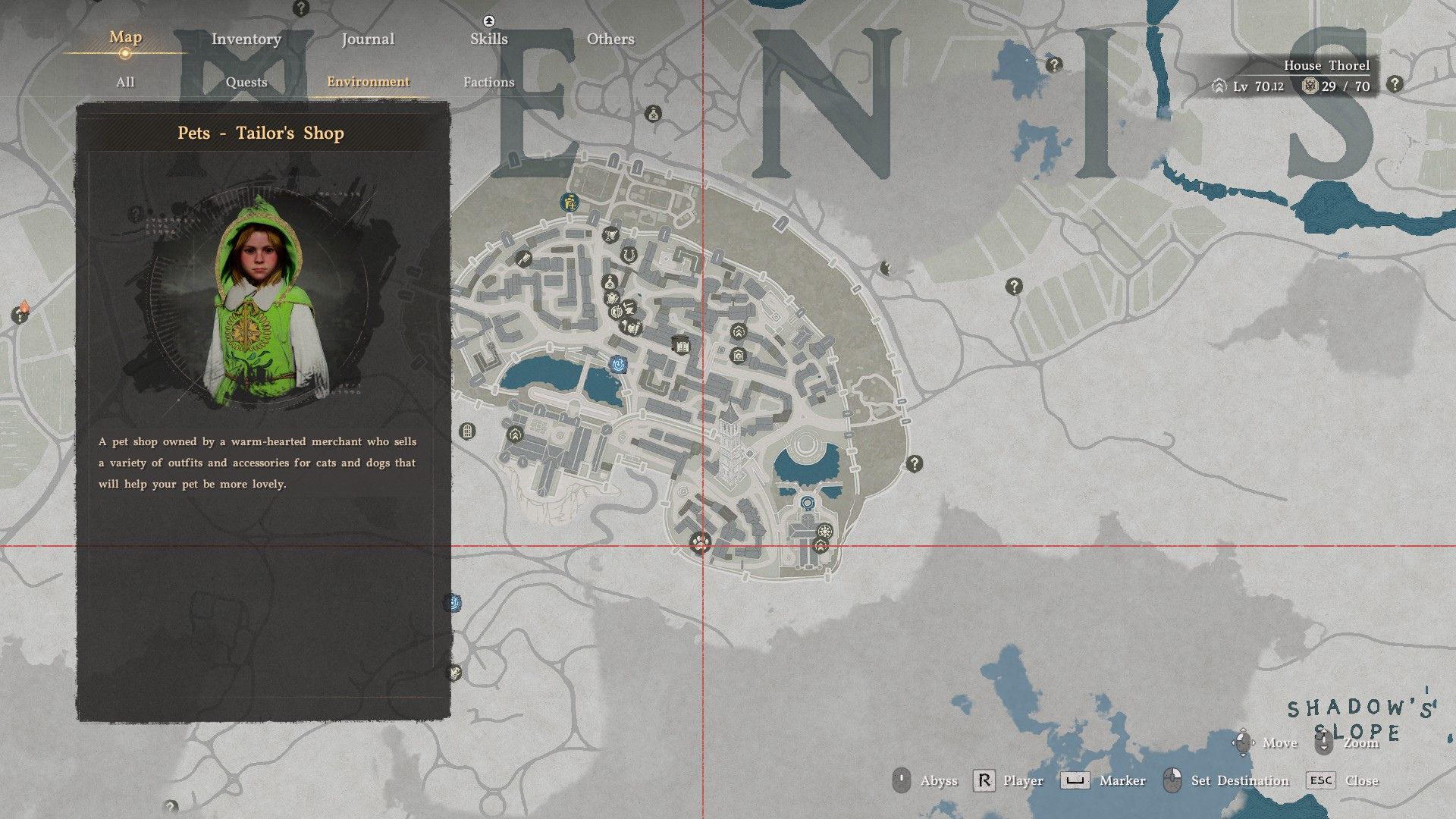Filter the map by Quests
1456x819 pixels.
pyautogui.click(x=246, y=82)
